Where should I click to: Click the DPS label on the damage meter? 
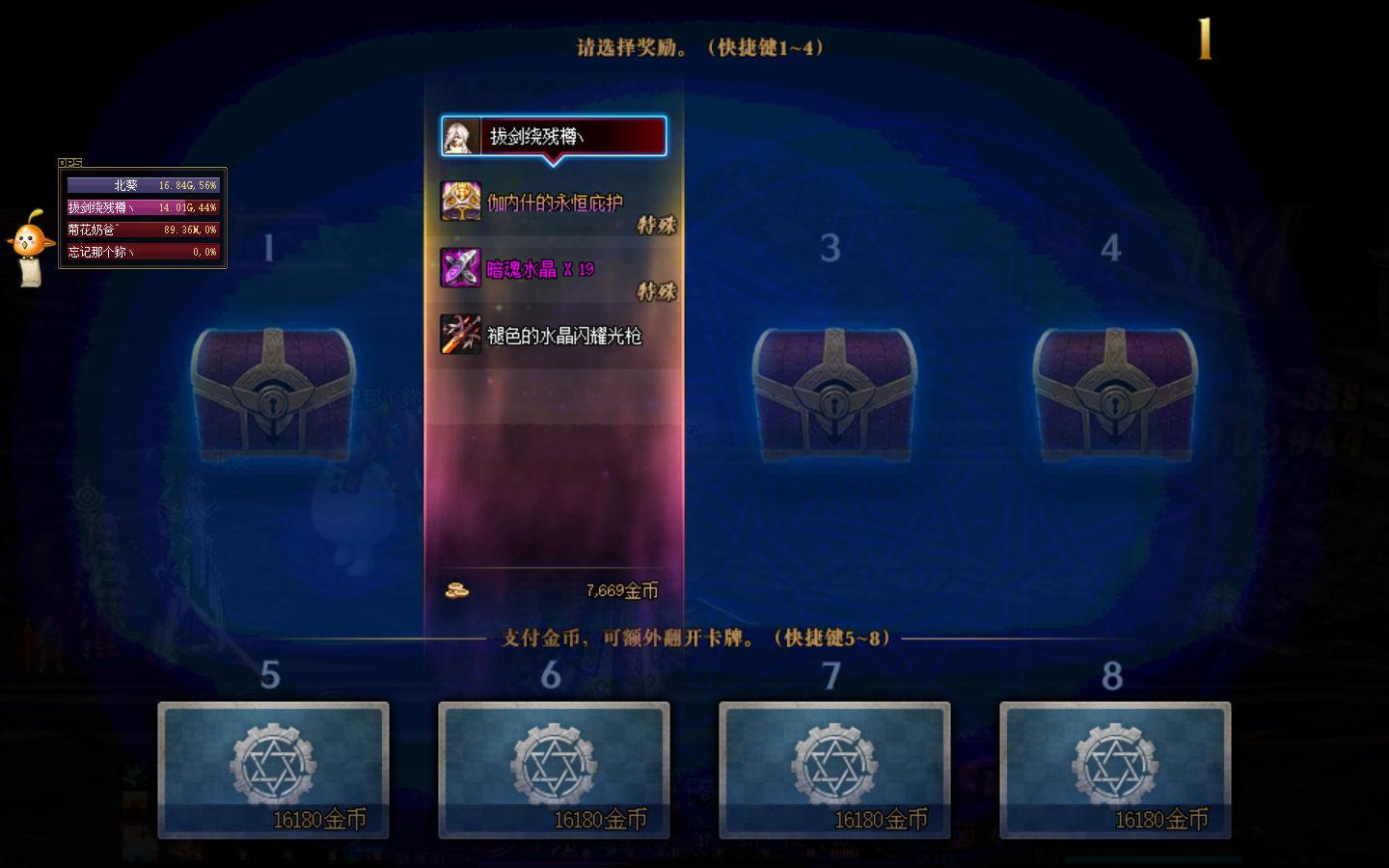pyautogui.click(x=71, y=163)
